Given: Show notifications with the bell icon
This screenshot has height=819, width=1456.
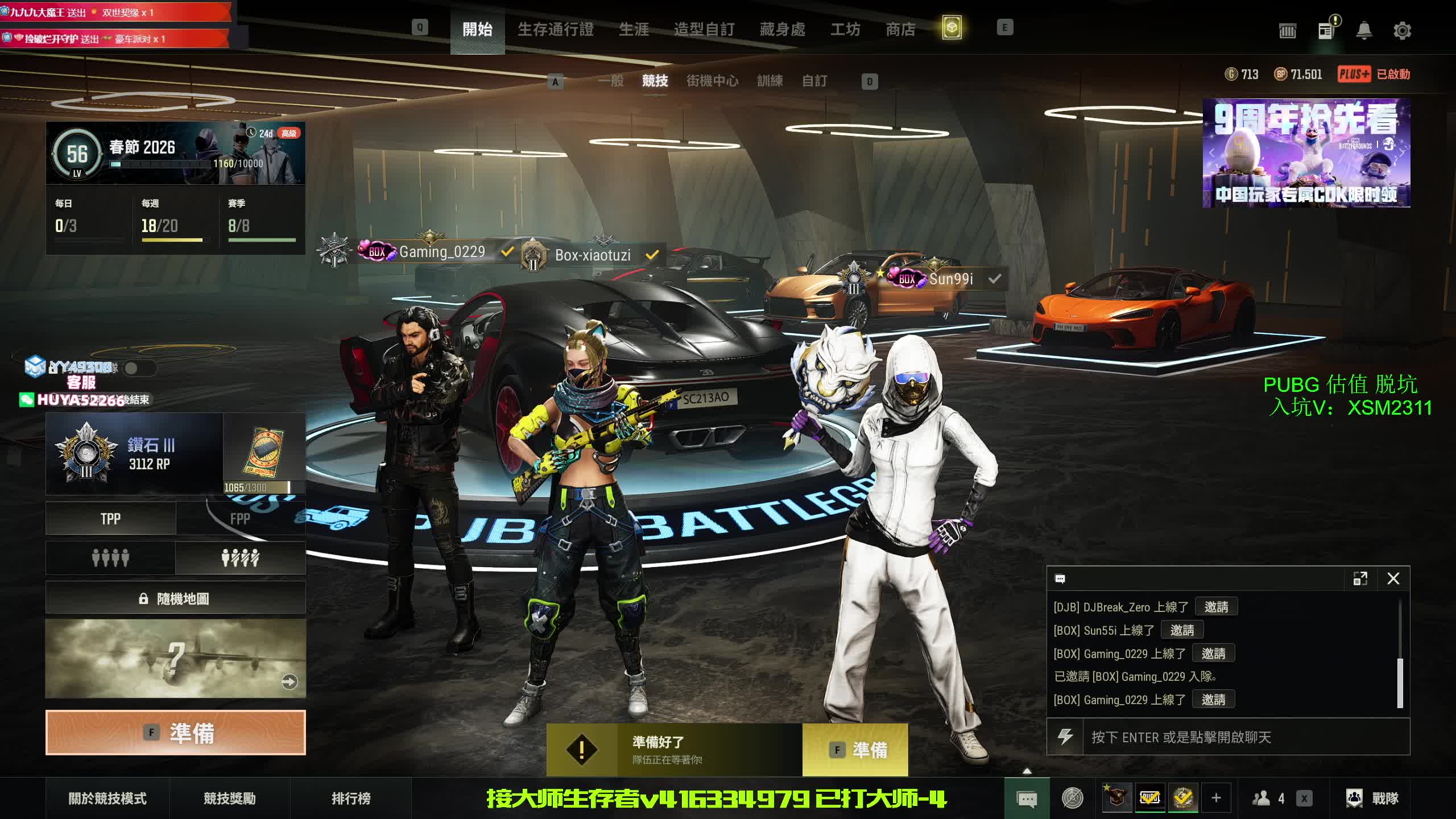Looking at the screenshot, I should coord(1364,31).
